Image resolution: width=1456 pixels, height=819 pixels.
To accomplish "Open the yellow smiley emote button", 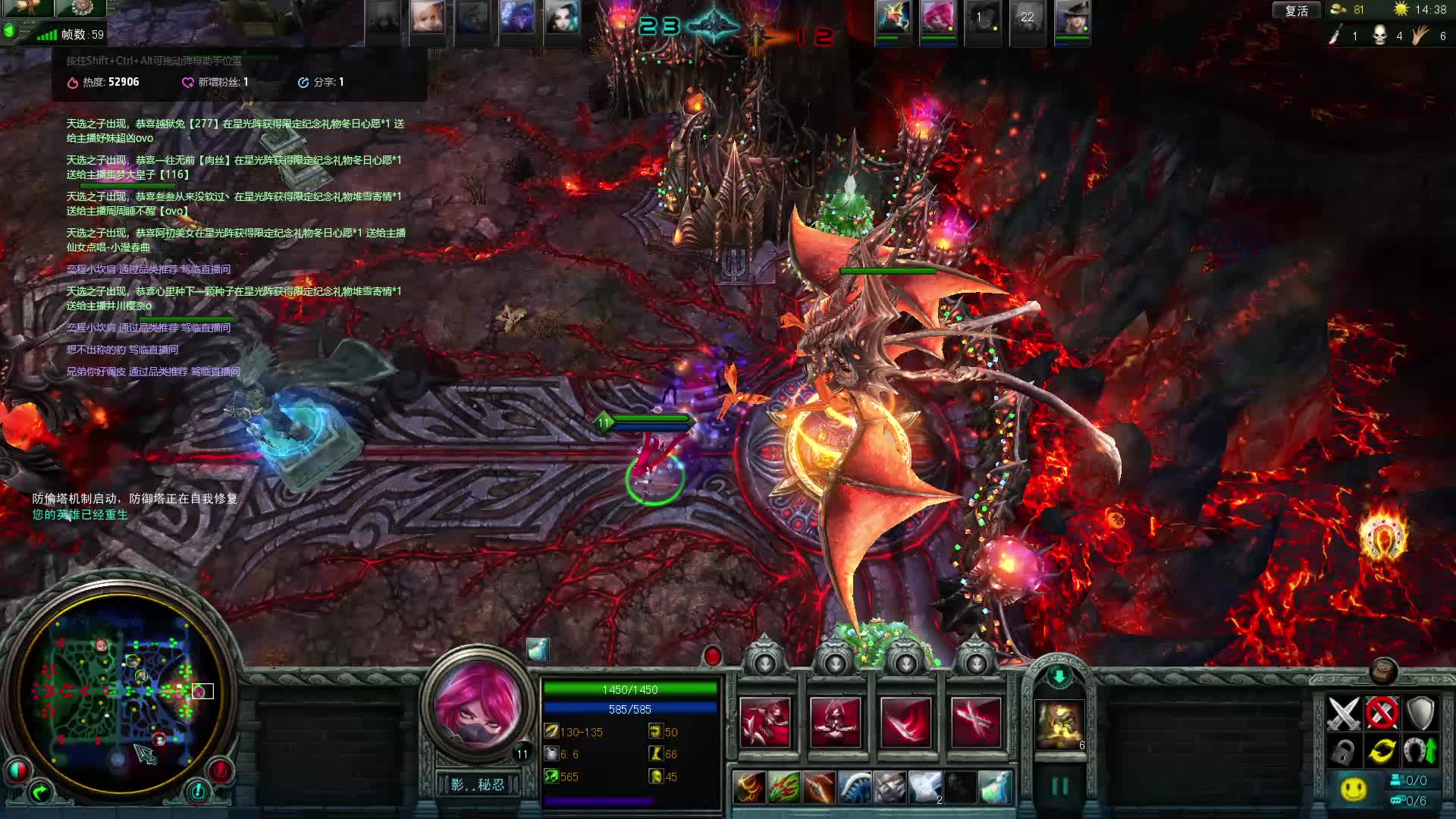I will click(x=1354, y=789).
